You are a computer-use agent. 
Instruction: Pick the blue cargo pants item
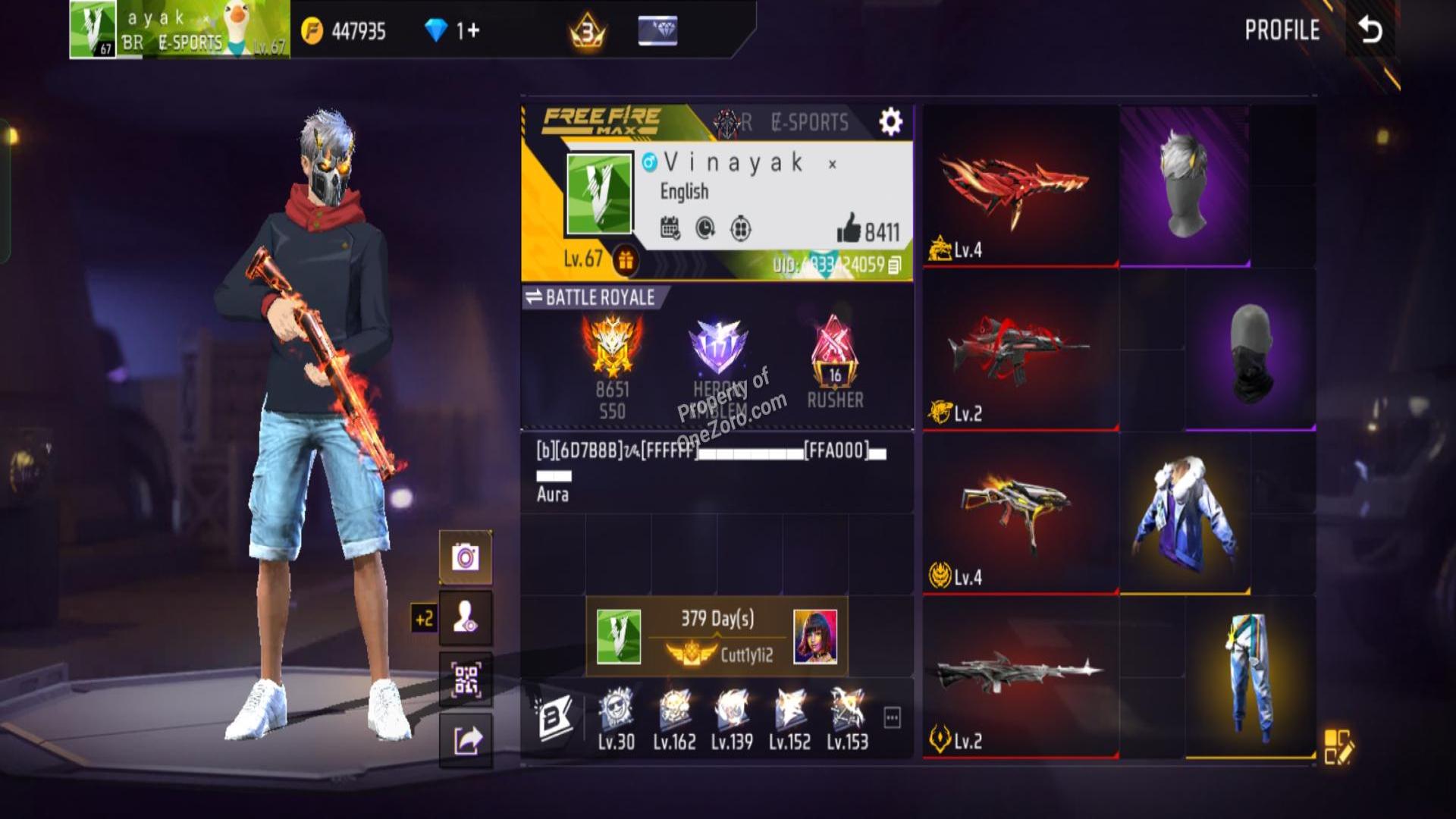pyautogui.click(x=1249, y=676)
